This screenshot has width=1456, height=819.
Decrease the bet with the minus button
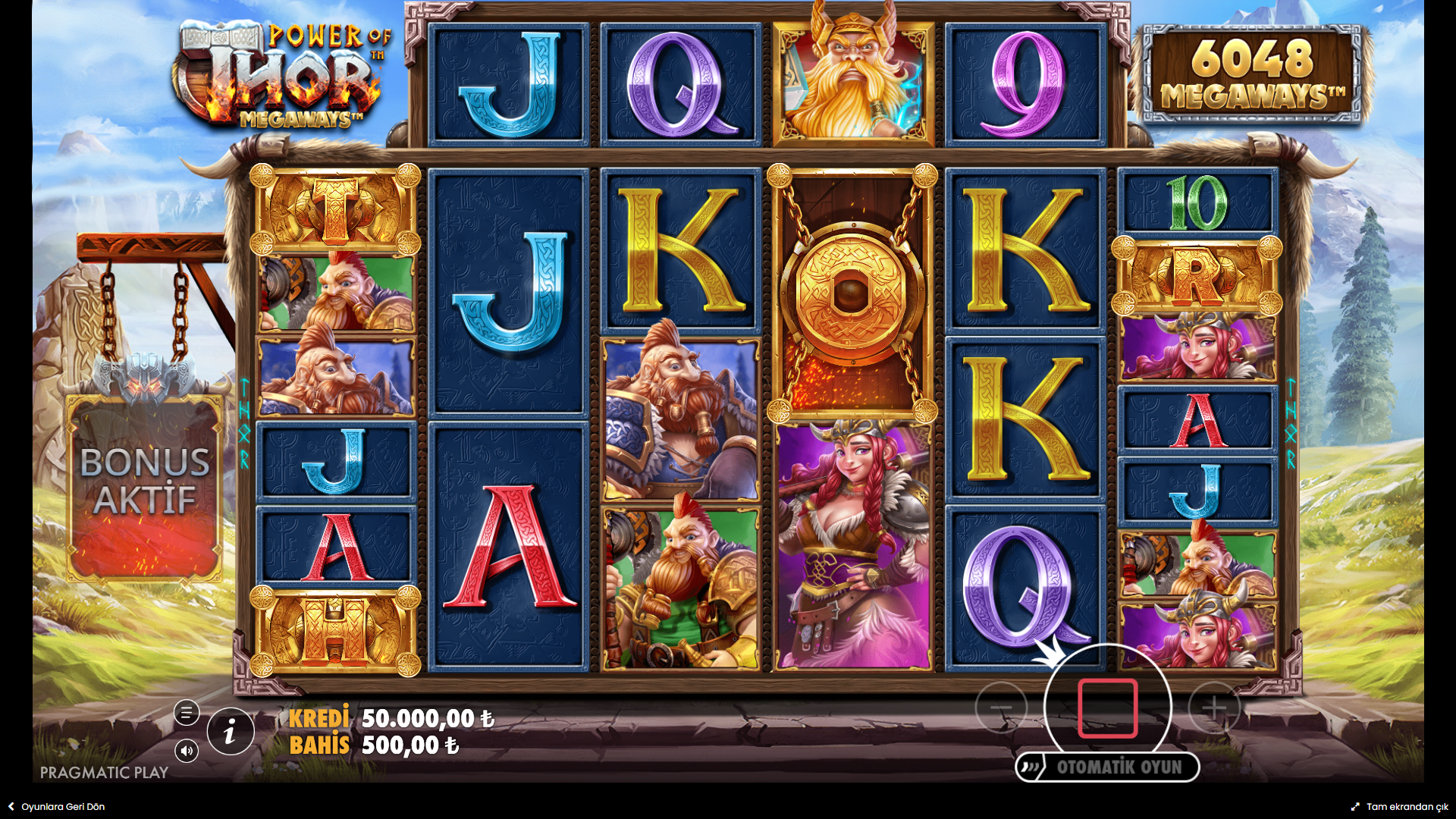(x=1001, y=708)
